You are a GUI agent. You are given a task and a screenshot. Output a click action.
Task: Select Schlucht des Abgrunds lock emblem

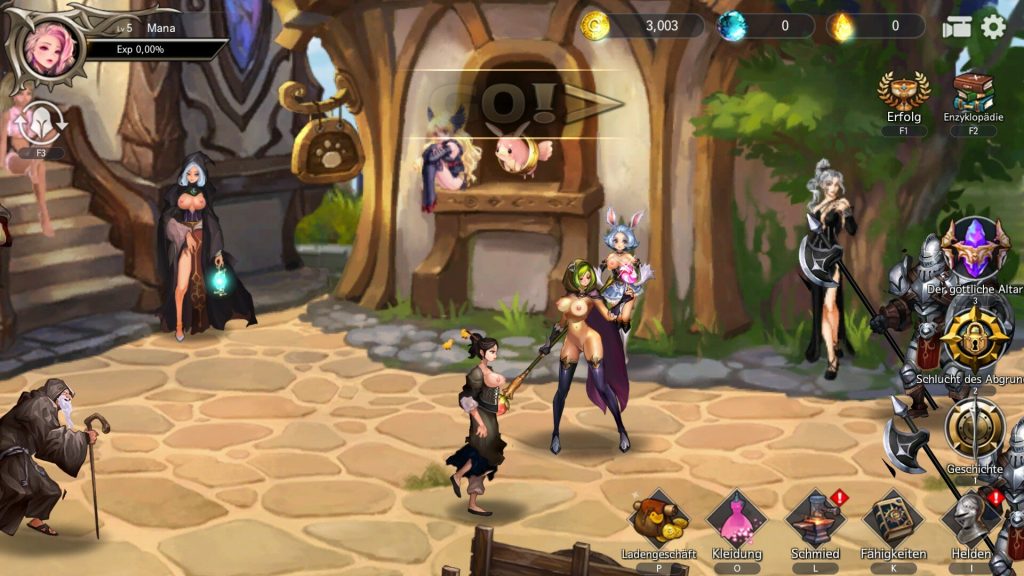pos(973,340)
